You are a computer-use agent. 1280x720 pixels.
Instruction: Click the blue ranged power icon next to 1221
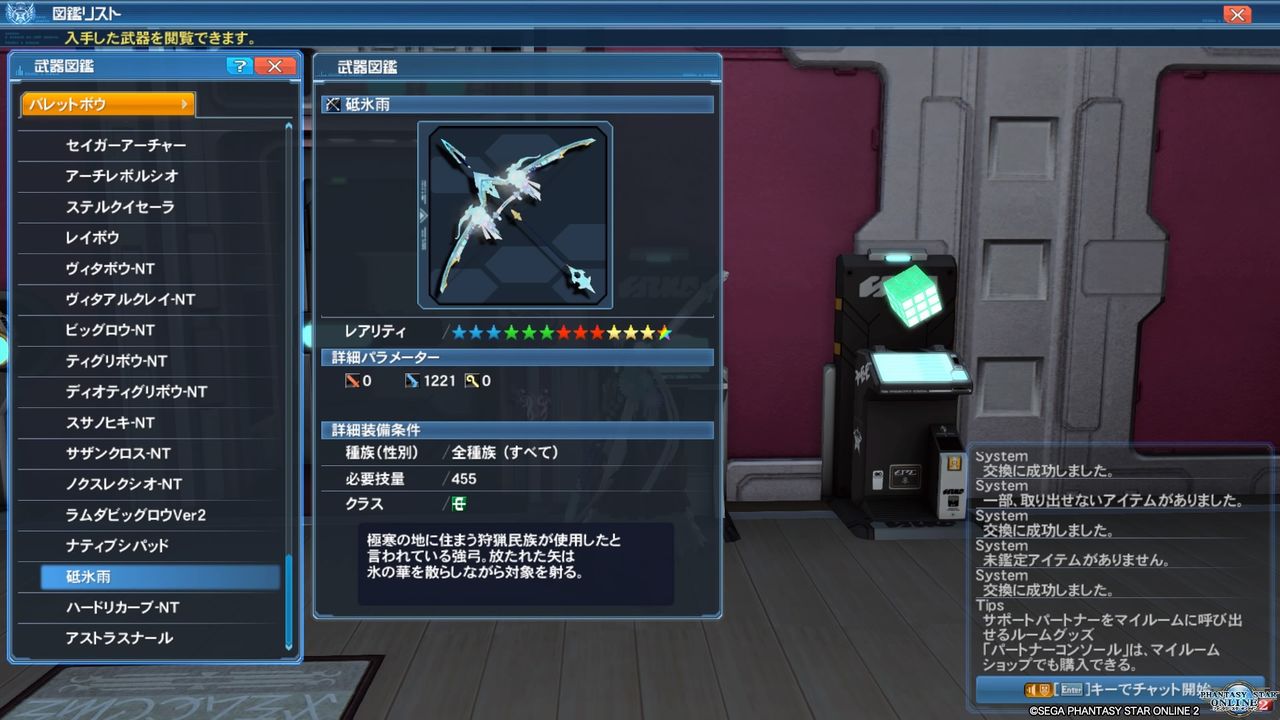point(411,380)
